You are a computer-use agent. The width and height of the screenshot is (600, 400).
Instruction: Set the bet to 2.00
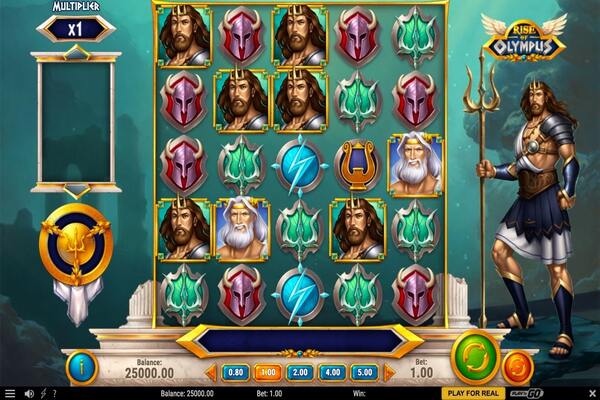[299, 373]
